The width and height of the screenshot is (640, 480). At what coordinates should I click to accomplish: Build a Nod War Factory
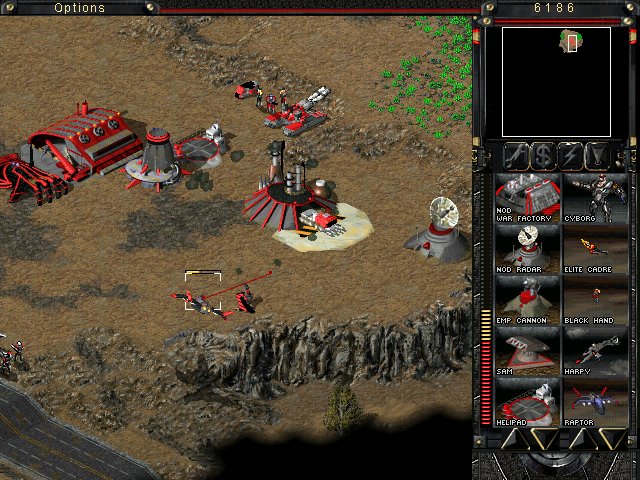(x=528, y=197)
